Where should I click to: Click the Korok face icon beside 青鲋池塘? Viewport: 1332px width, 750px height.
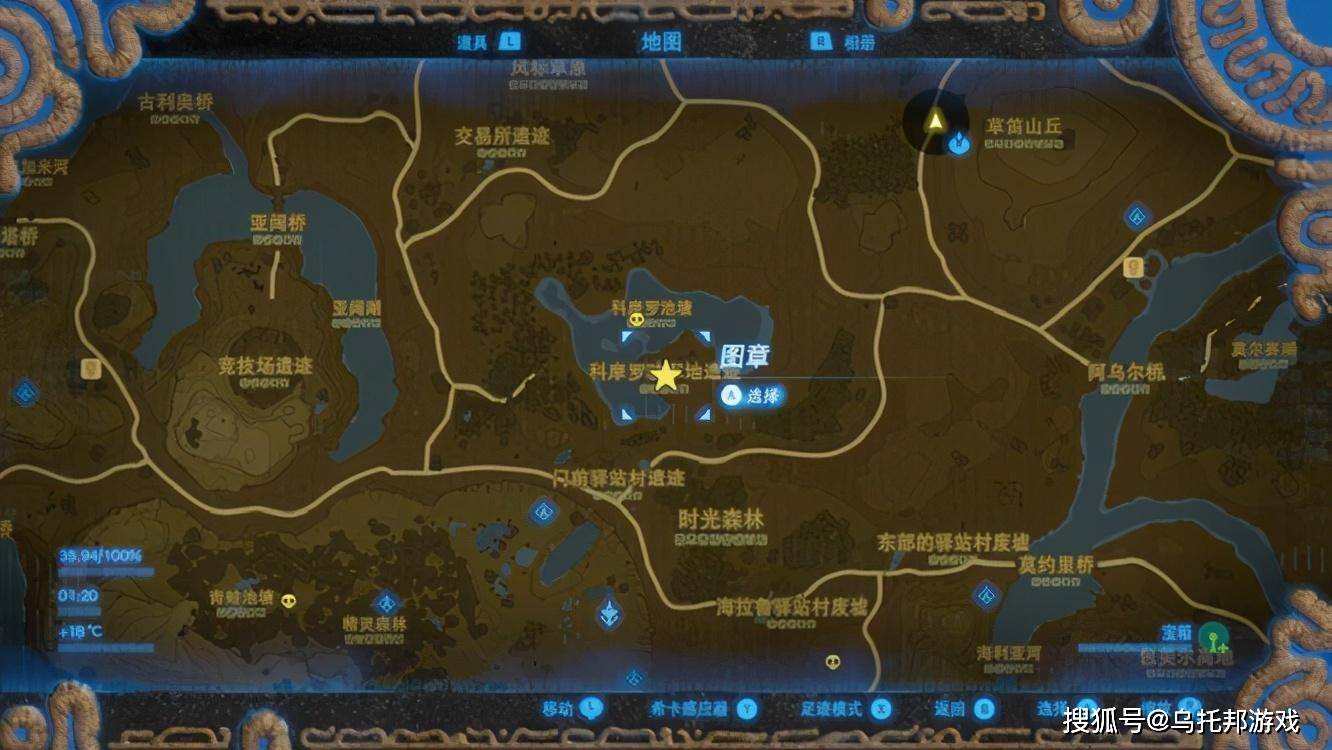pyautogui.click(x=287, y=602)
